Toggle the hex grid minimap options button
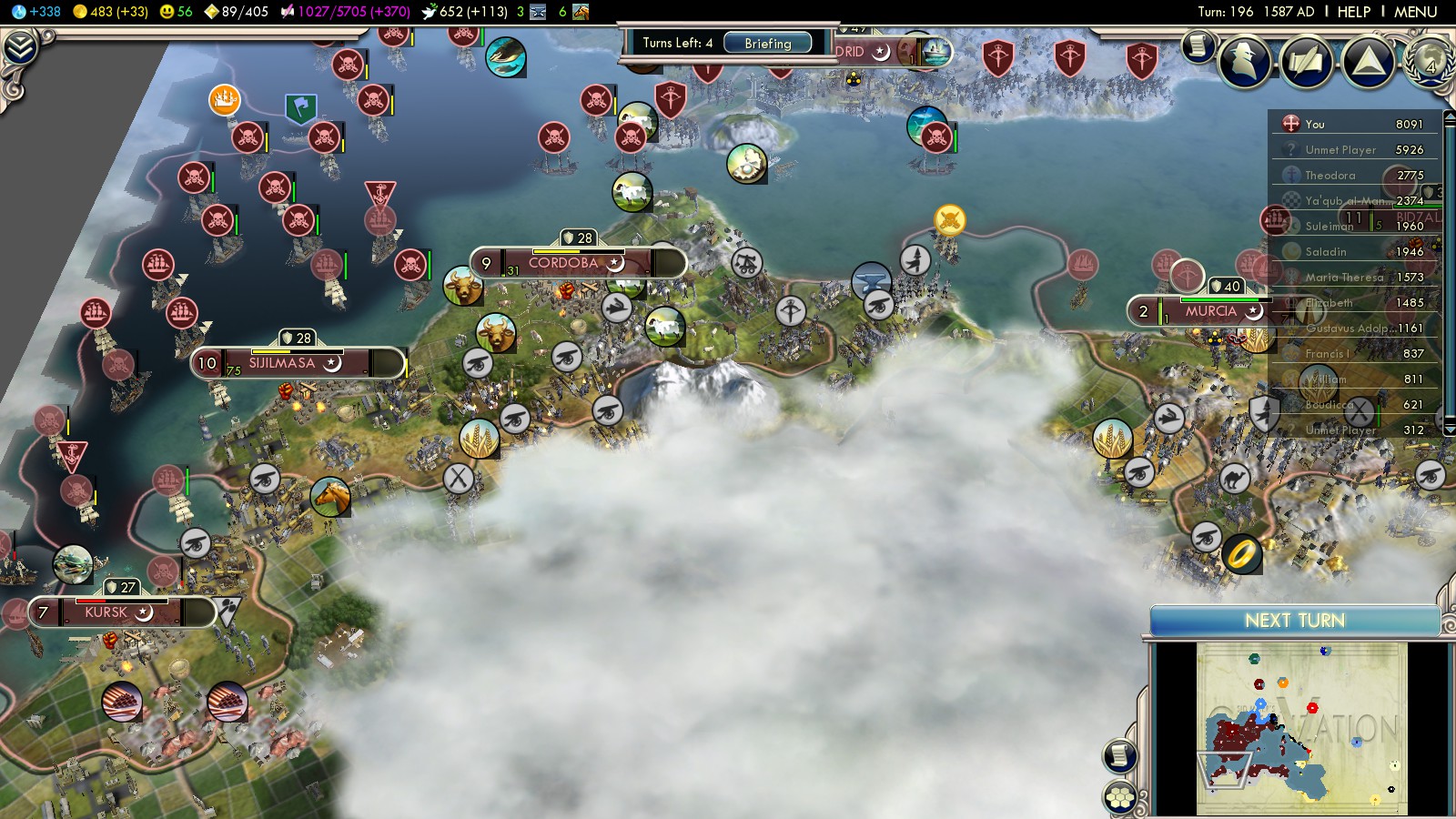This screenshot has width=1456, height=819. click(x=1120, y=797)
